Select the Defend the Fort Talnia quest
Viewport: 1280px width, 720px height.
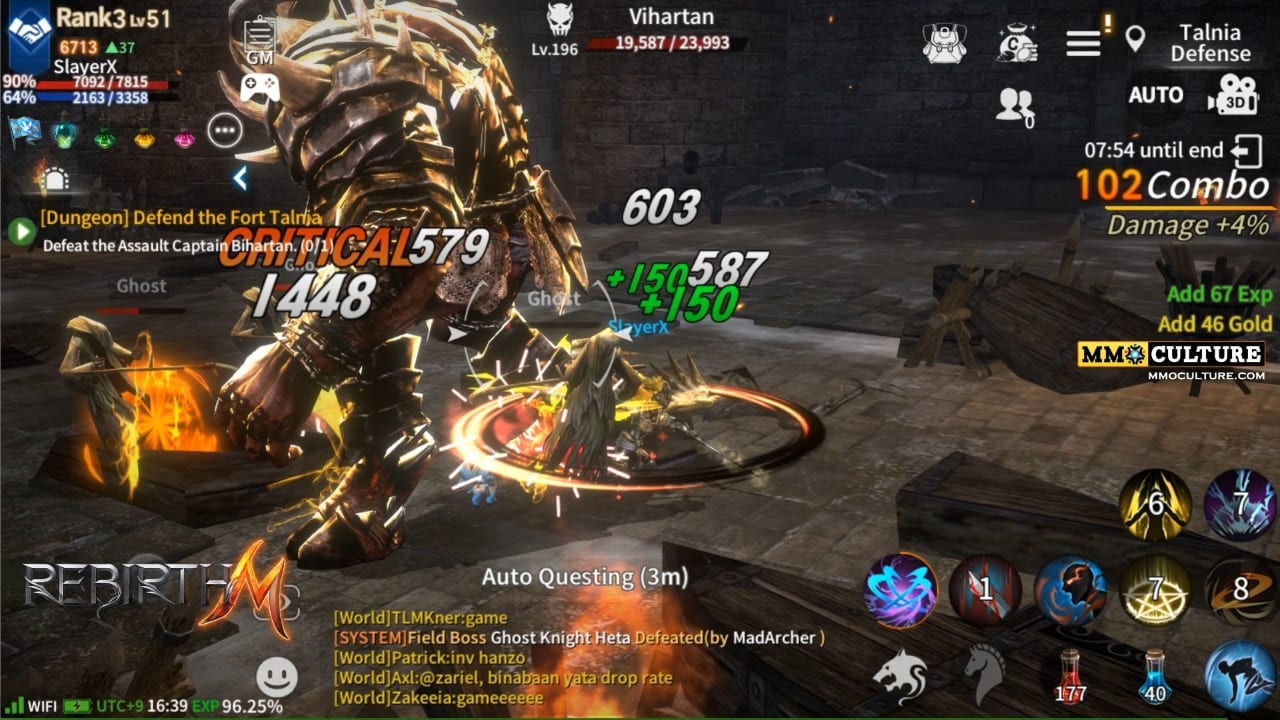[x=181, y=217]
